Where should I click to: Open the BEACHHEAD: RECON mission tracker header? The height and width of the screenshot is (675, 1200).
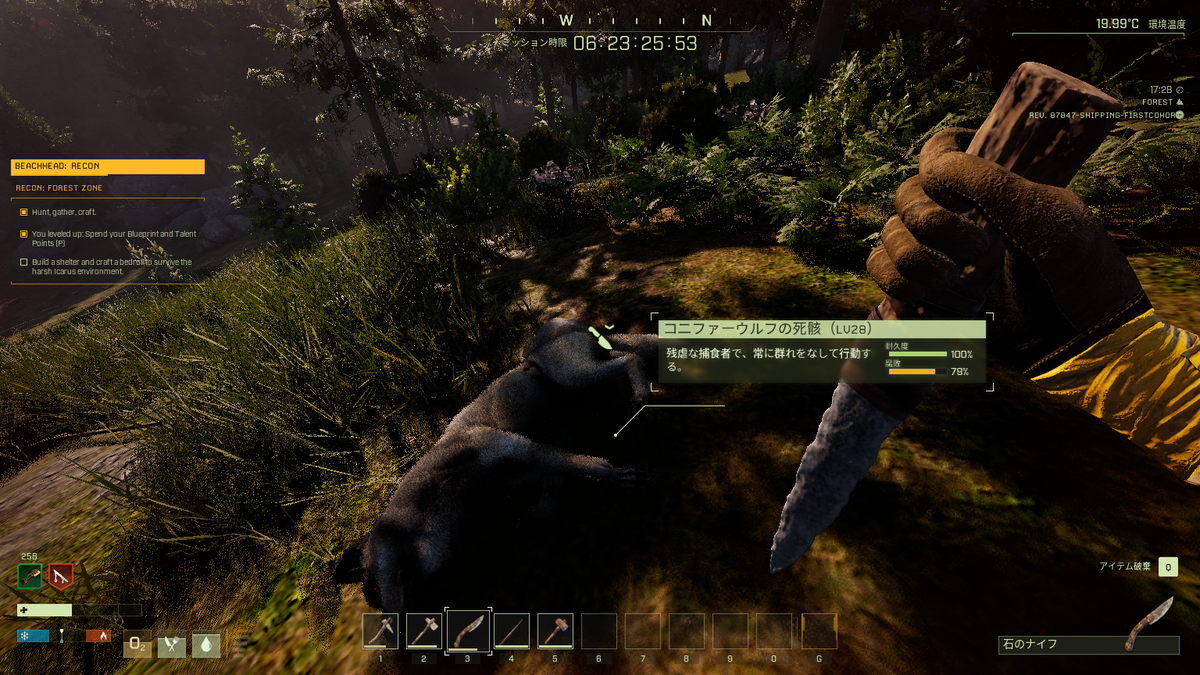tap(108, 167)
